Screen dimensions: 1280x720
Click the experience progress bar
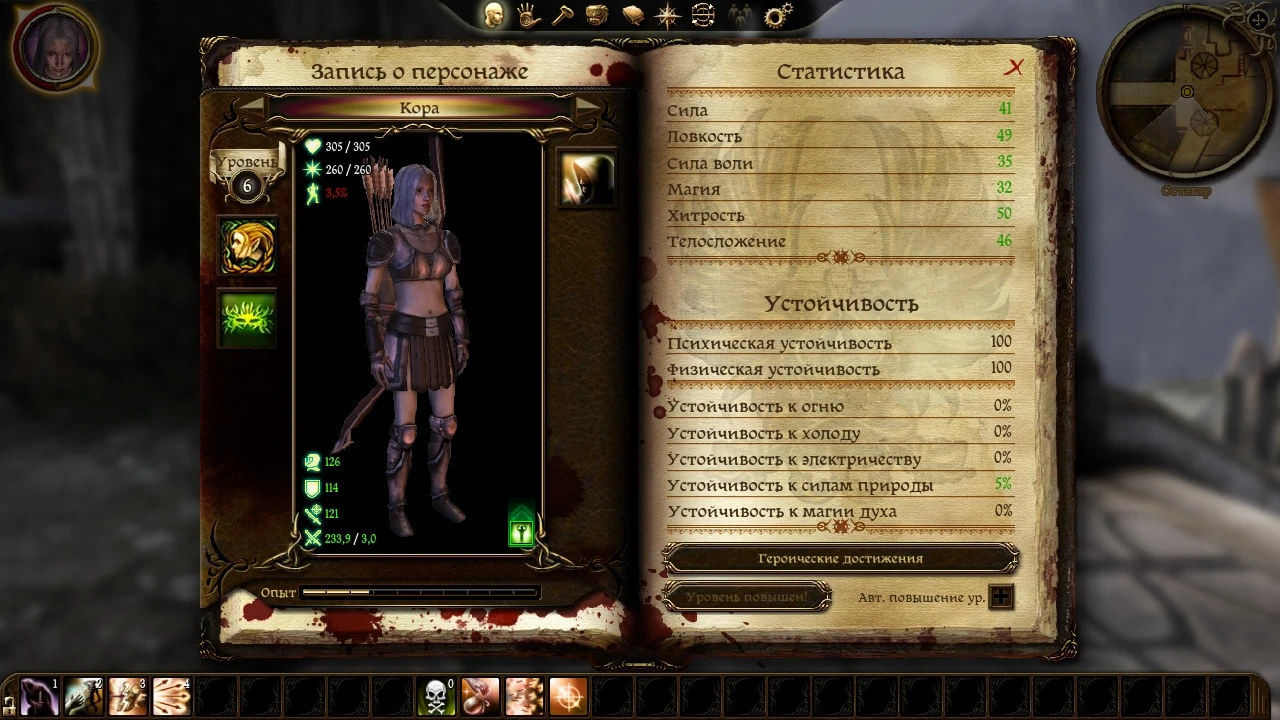(420, 592)
